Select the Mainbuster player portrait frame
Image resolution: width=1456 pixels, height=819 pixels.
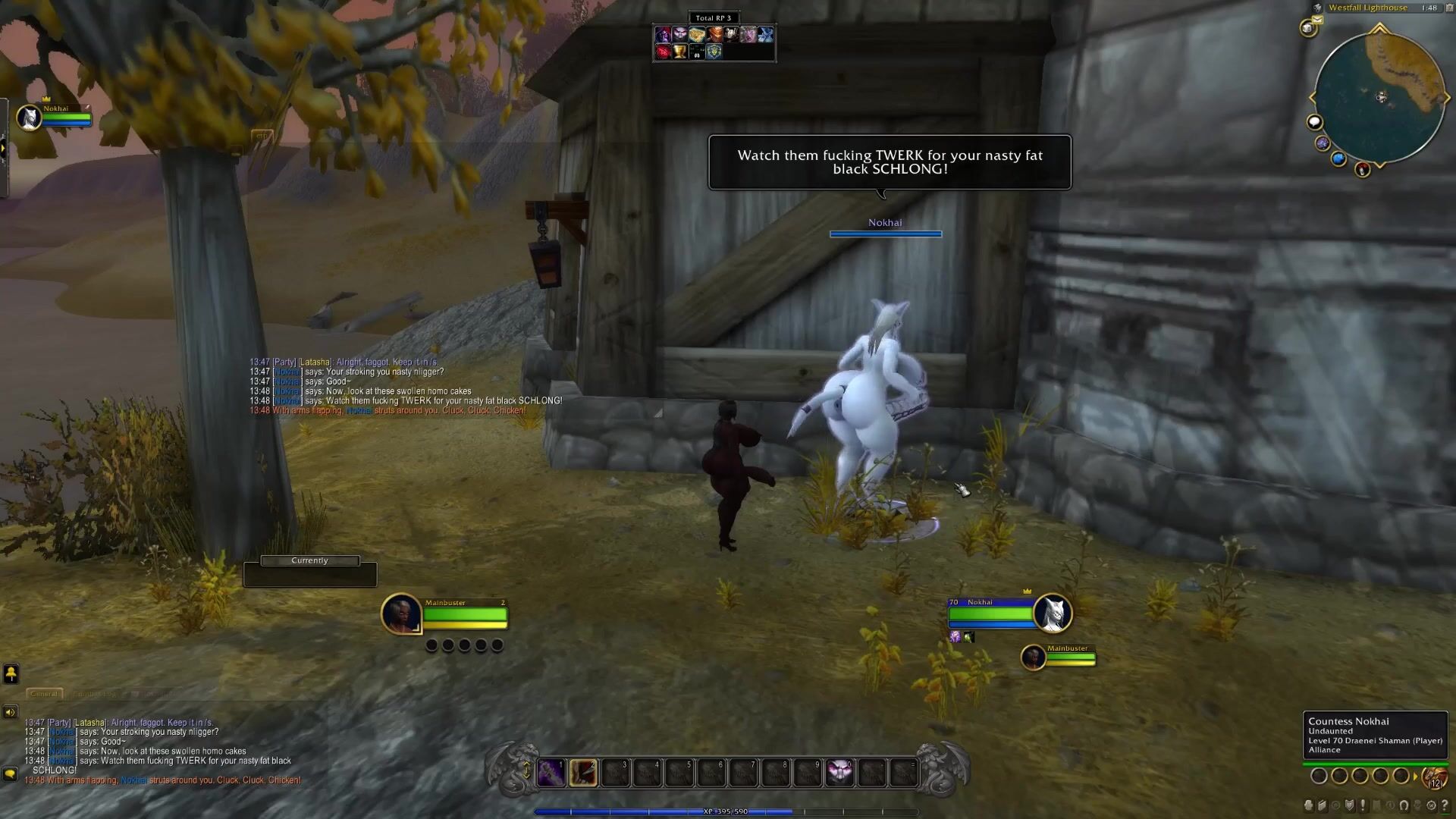(401, 613)
